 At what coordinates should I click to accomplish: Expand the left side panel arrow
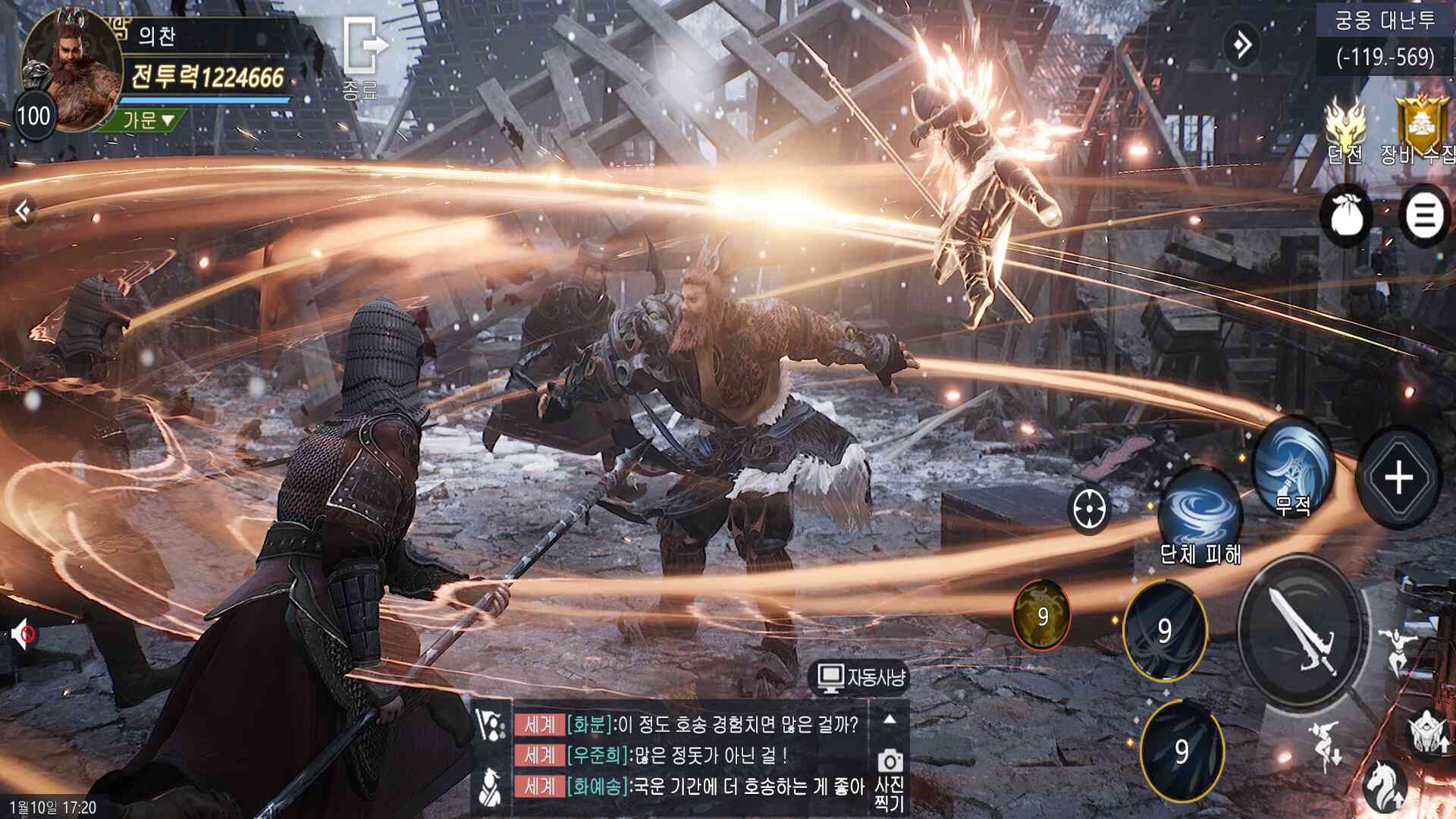pos(23,210)
